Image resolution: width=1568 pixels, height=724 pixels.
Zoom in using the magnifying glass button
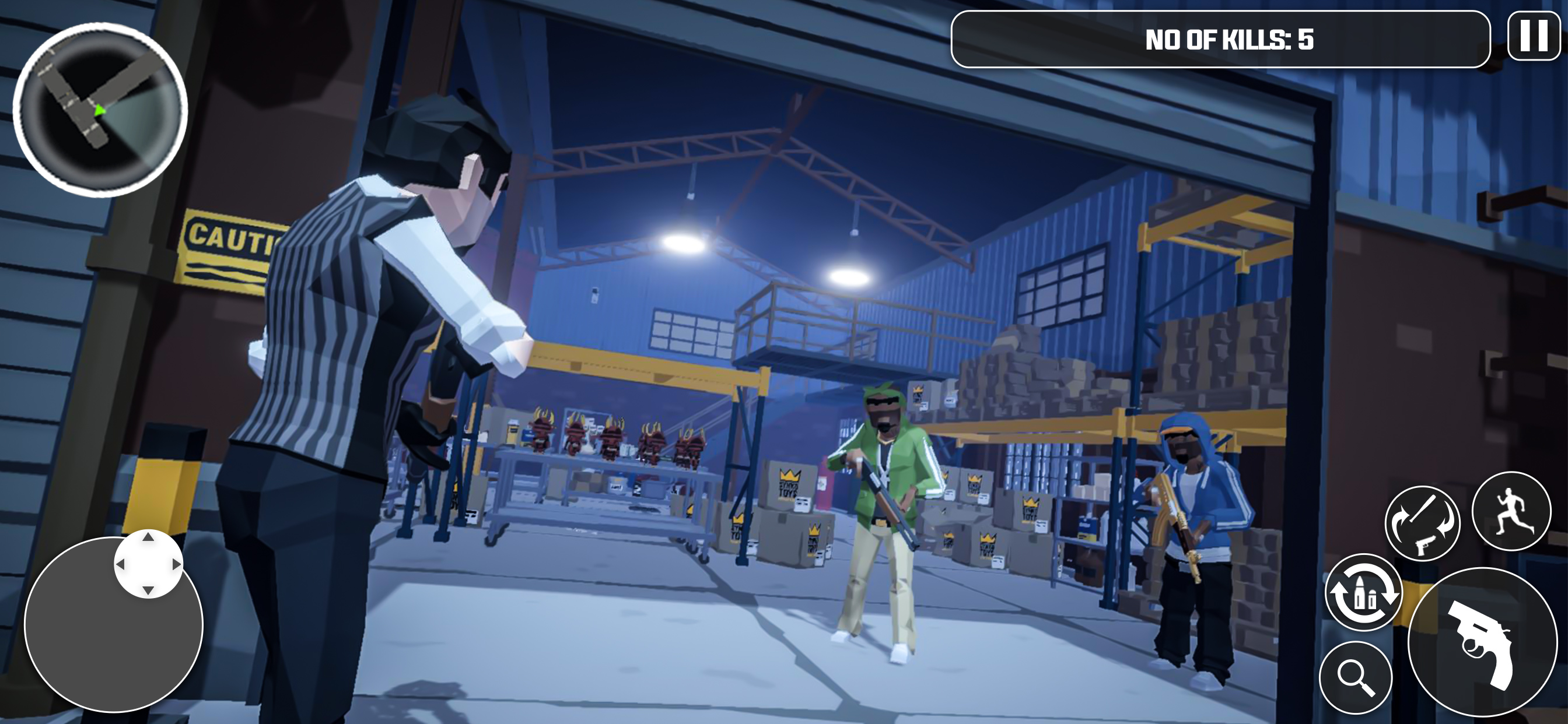click(1356, 677)
